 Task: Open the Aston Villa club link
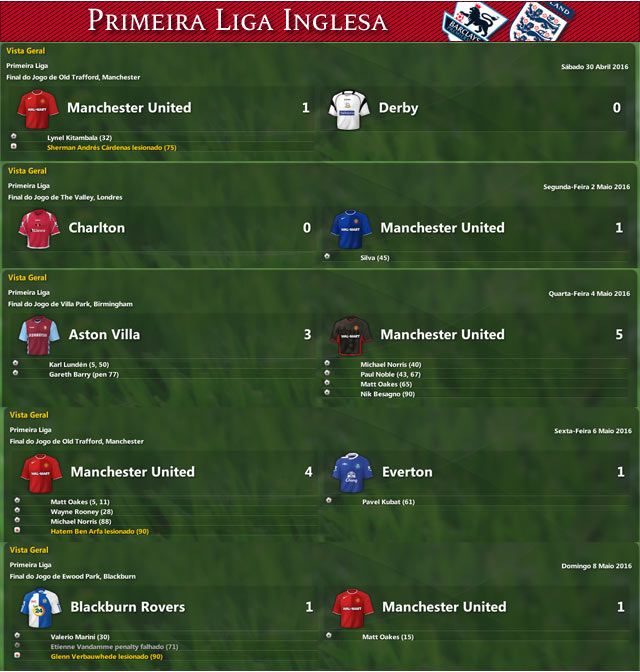click(104, 335)
